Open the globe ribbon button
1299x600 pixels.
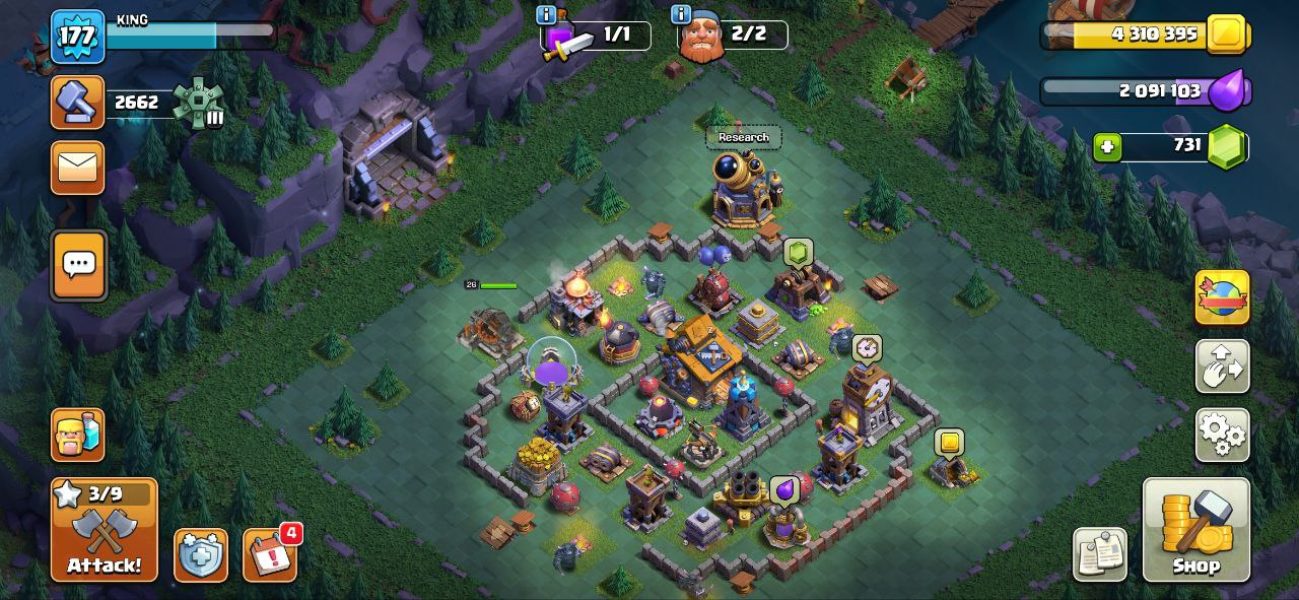pyautogui.click(x=1222, y=298)
